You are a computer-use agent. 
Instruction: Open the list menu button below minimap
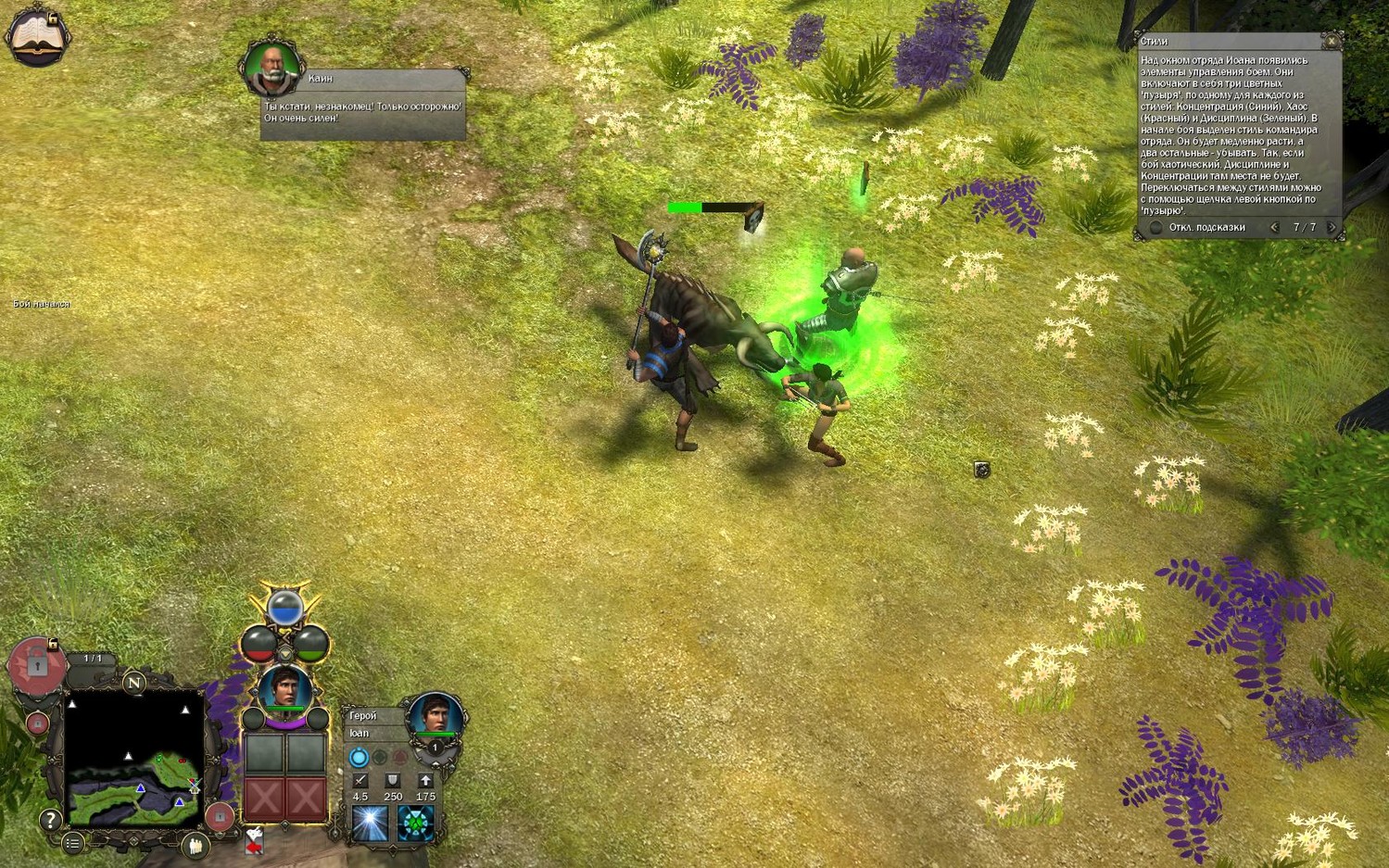coord(72,842)
